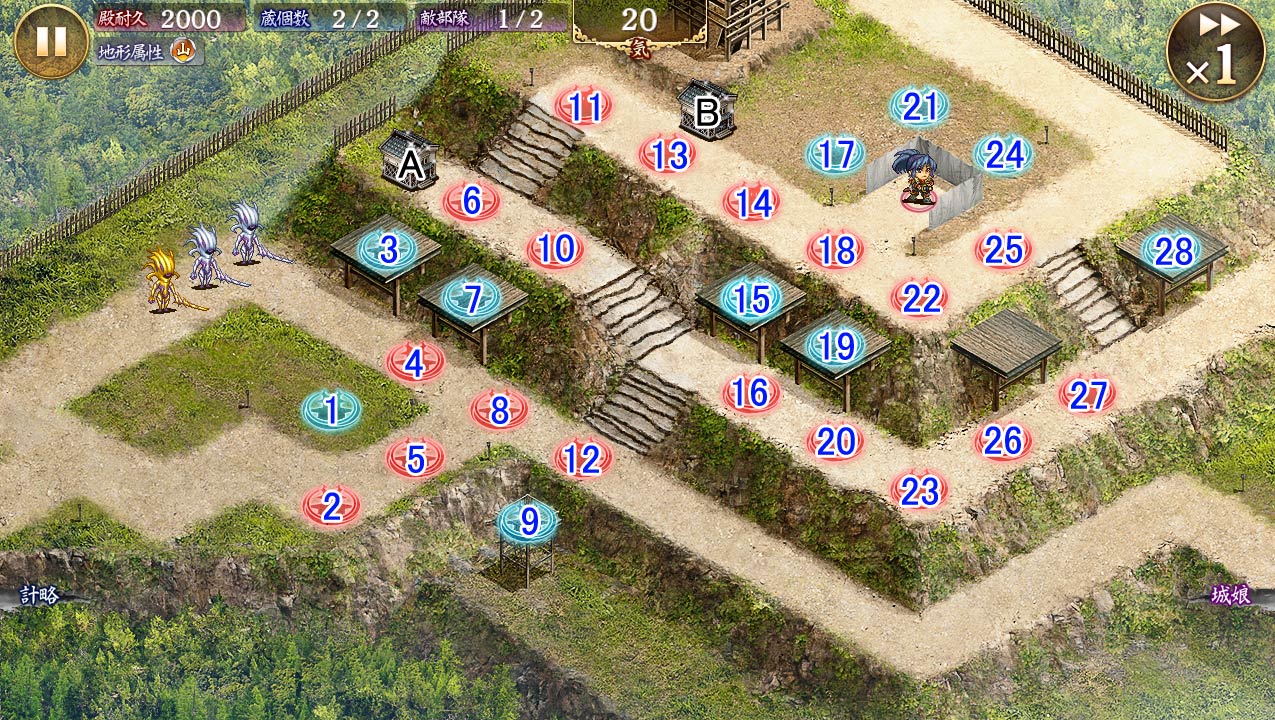1275x720 pixels.
Task: Select deployment tile number 1
Action: click(332, 409)
